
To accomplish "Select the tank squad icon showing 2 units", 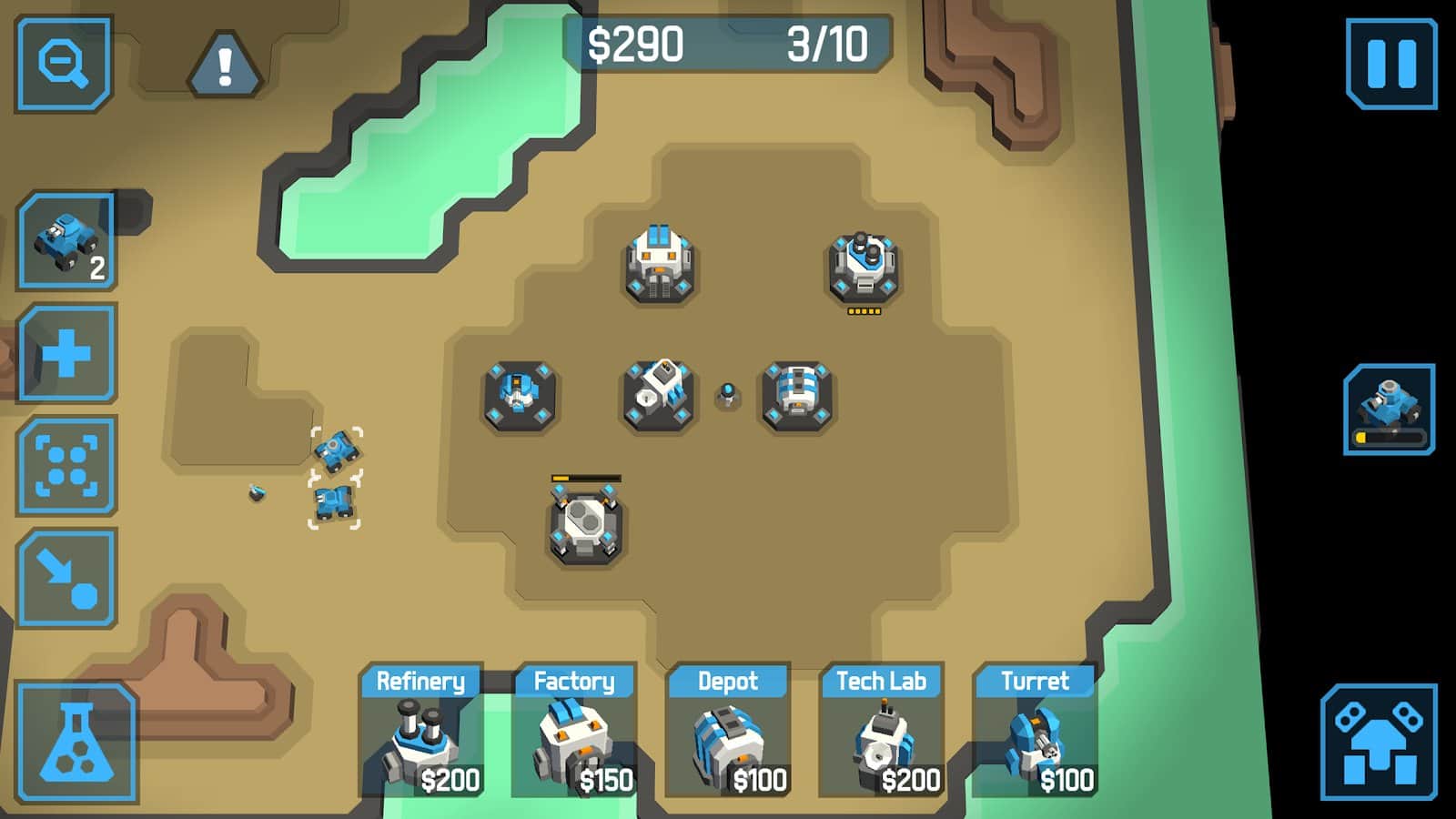I will pyautogui.click(x=66, y=238).
